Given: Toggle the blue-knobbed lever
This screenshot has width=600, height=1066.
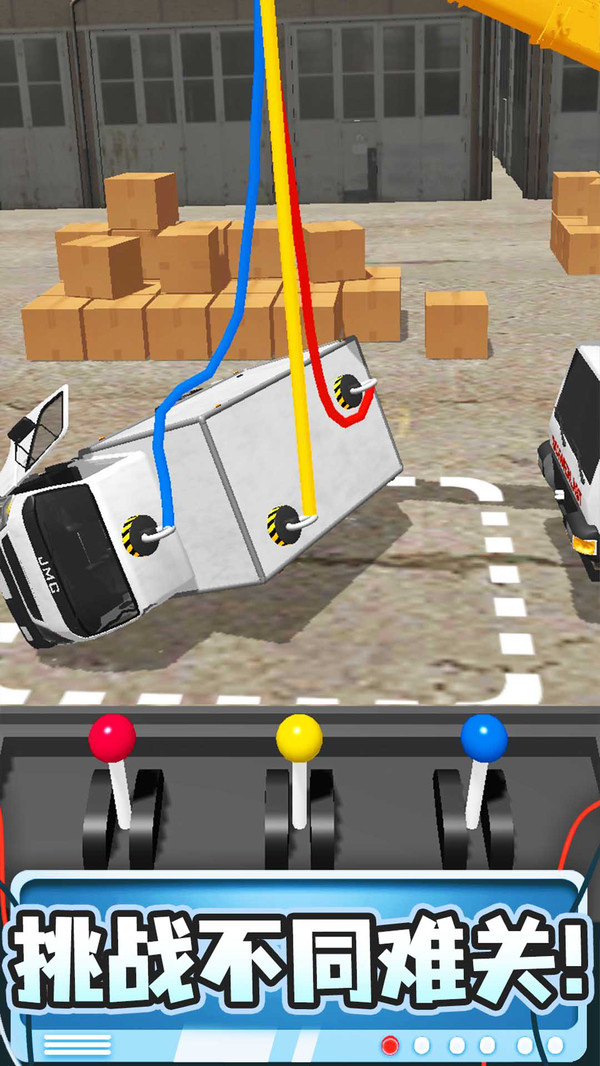Looking at the screenshot, I should (484, 740).
